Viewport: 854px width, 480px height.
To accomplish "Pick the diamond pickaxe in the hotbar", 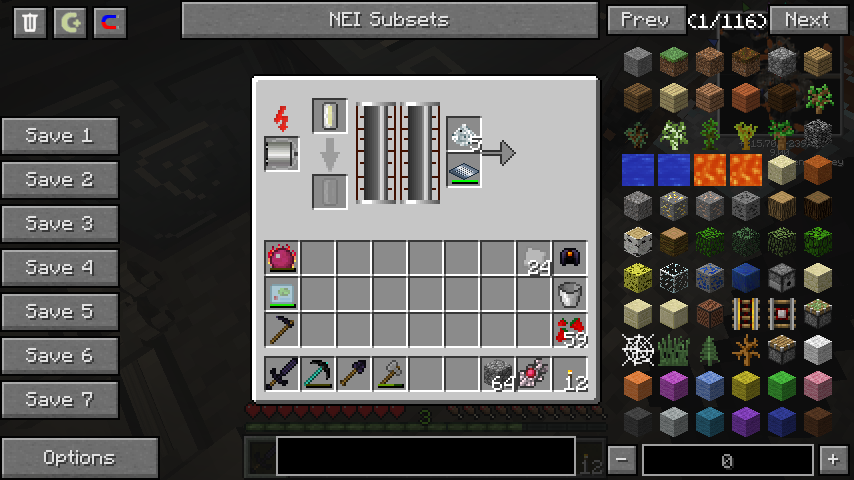I will (x=318, y=374).
